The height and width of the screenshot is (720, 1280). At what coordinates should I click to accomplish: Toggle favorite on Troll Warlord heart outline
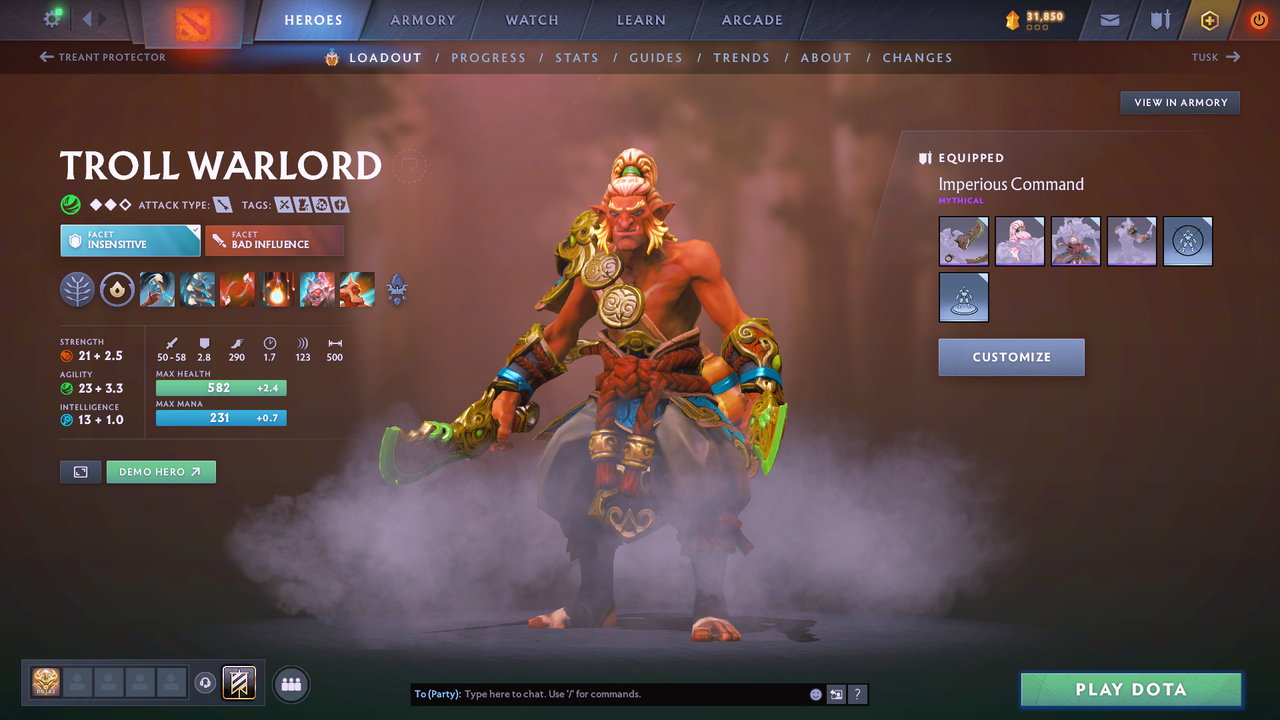point(408,166)
